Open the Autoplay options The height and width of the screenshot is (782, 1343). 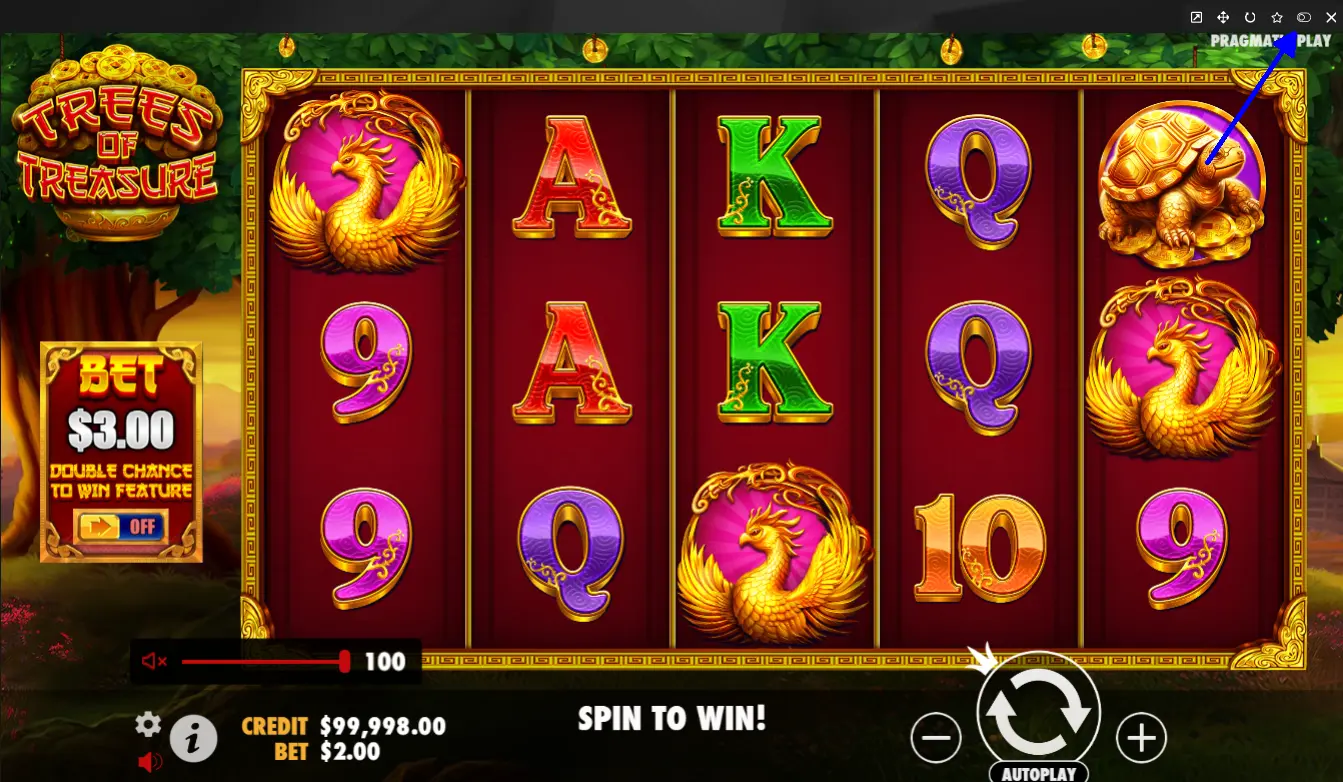(x=1038, y=774)
